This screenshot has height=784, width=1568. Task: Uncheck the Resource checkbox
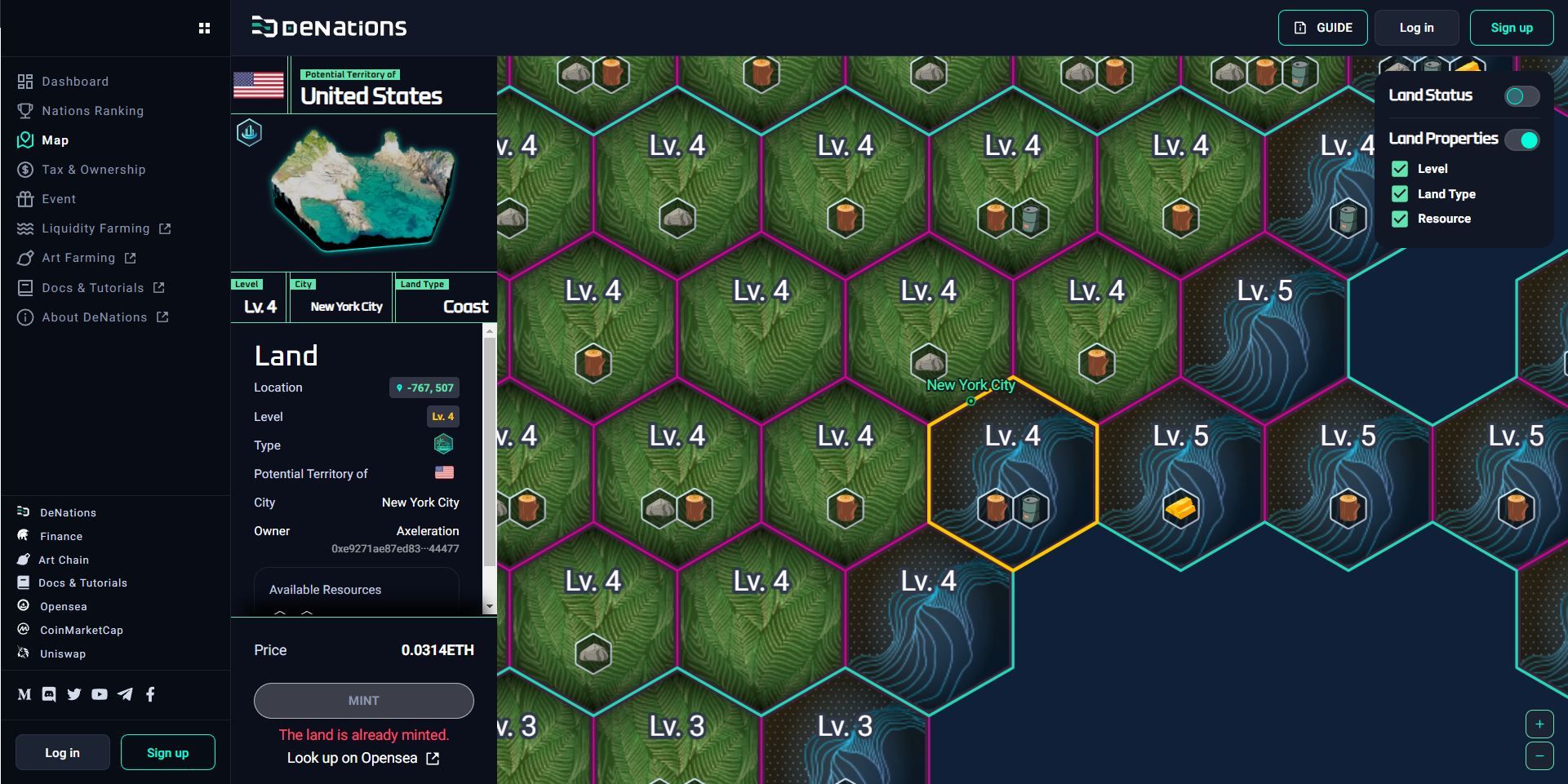(1400, 219)
